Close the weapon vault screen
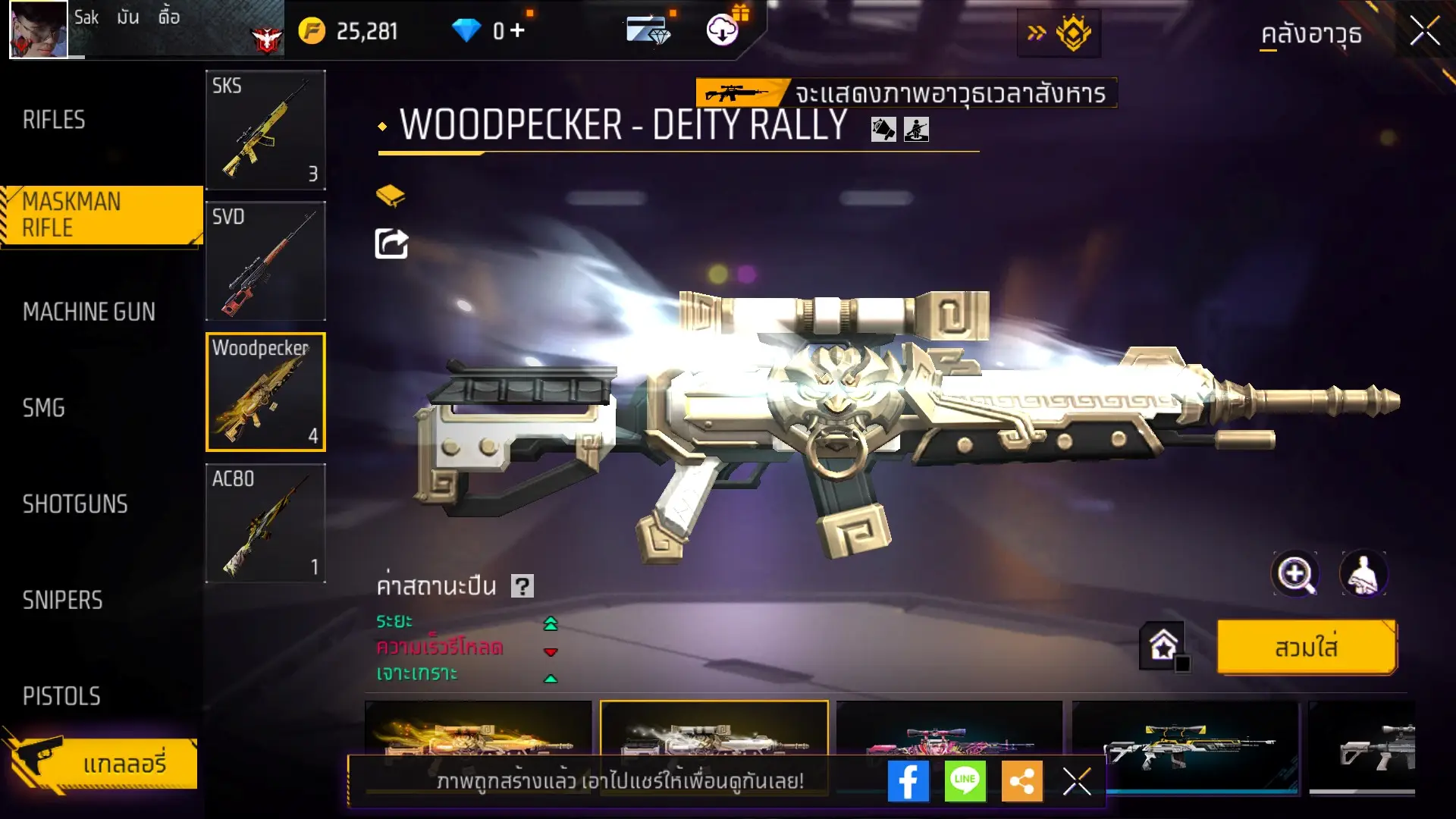 (x=1425, y=32)
